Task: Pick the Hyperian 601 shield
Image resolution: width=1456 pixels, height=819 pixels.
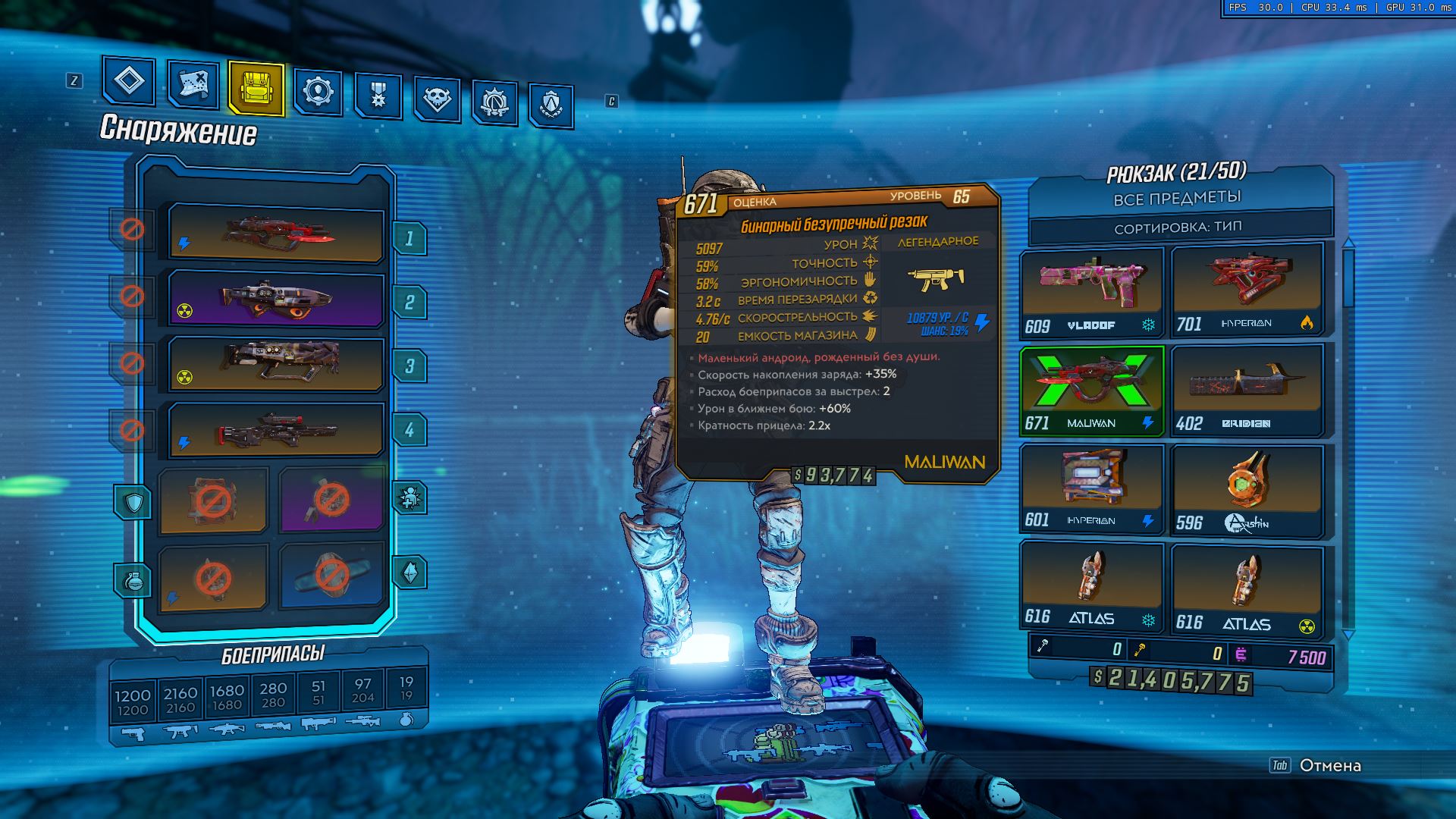Action: click(x=1091, y=489)
